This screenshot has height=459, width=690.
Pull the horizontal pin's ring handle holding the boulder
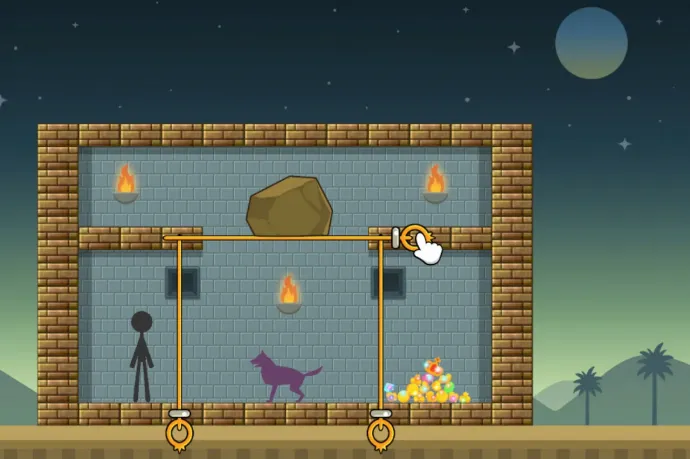click(x=414, y=238)
